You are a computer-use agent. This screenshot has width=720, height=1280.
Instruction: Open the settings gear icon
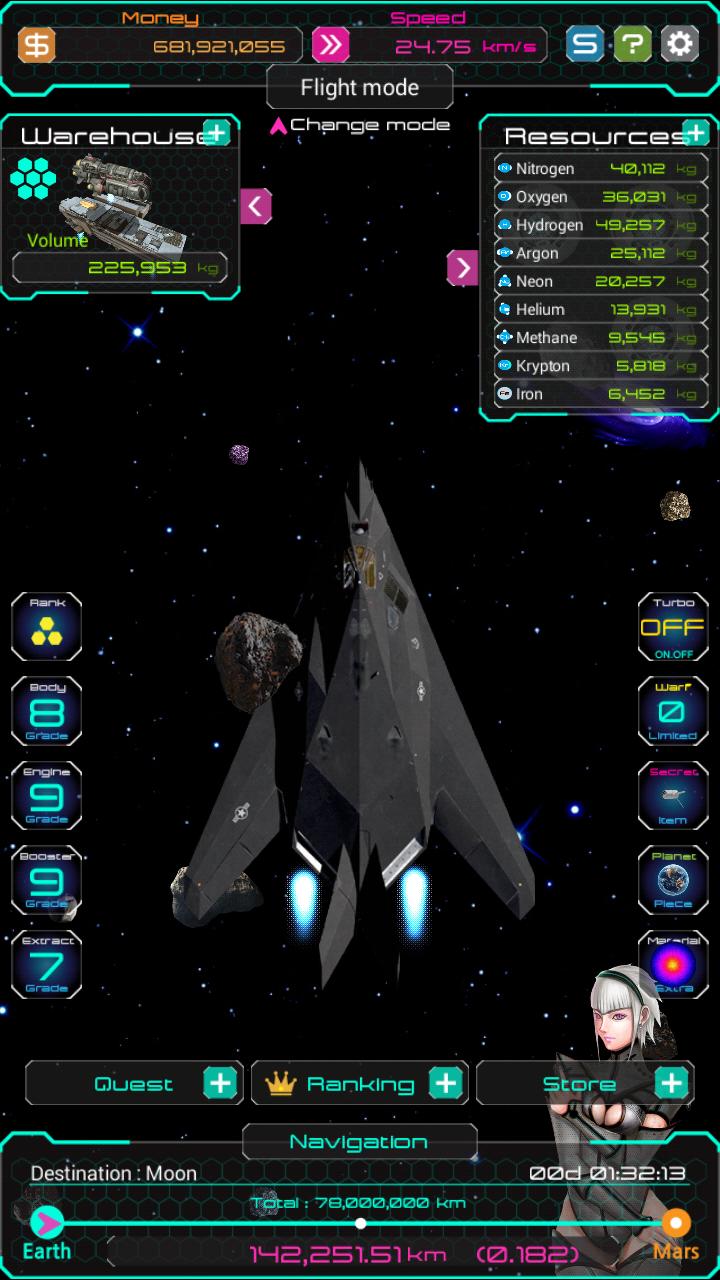click(679, 44)
